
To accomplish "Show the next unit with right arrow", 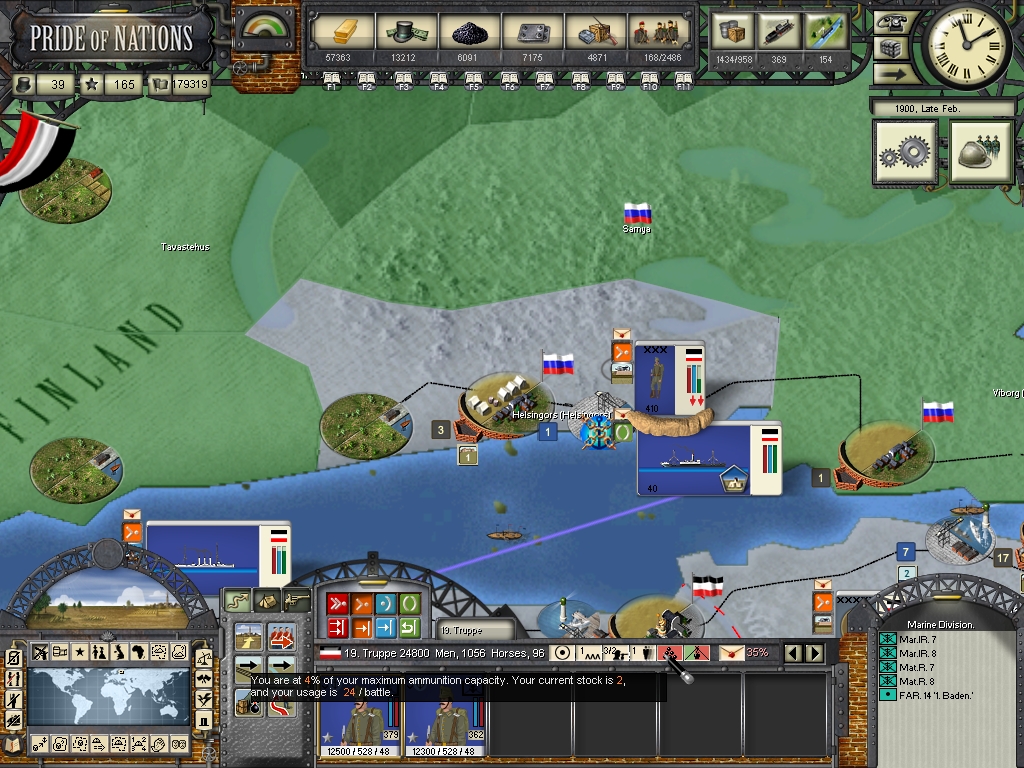I will pos(815,653).
